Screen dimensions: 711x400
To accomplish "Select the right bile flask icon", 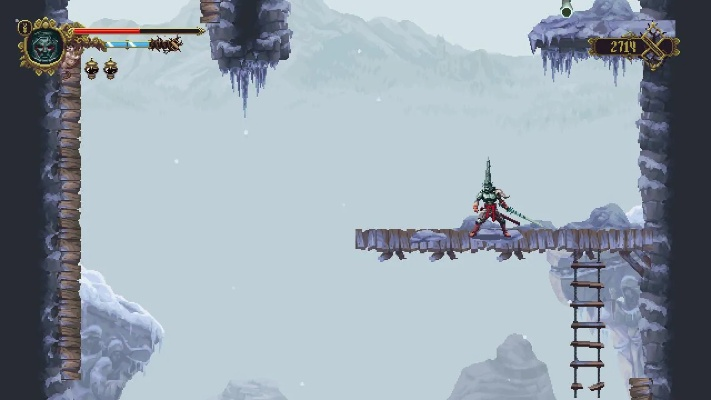I will click(x=110, y=68).
